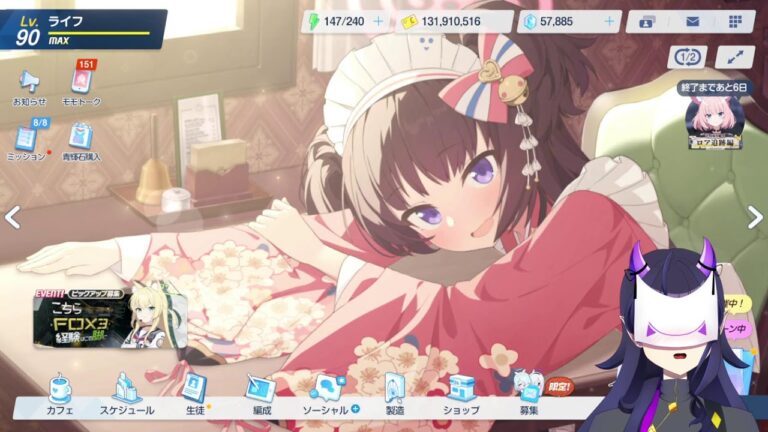Viewport: 768px width, 432px height.
Task: Open the 青輝石購入 pyroxene purchase icon
Action: (x=82, y=141)
